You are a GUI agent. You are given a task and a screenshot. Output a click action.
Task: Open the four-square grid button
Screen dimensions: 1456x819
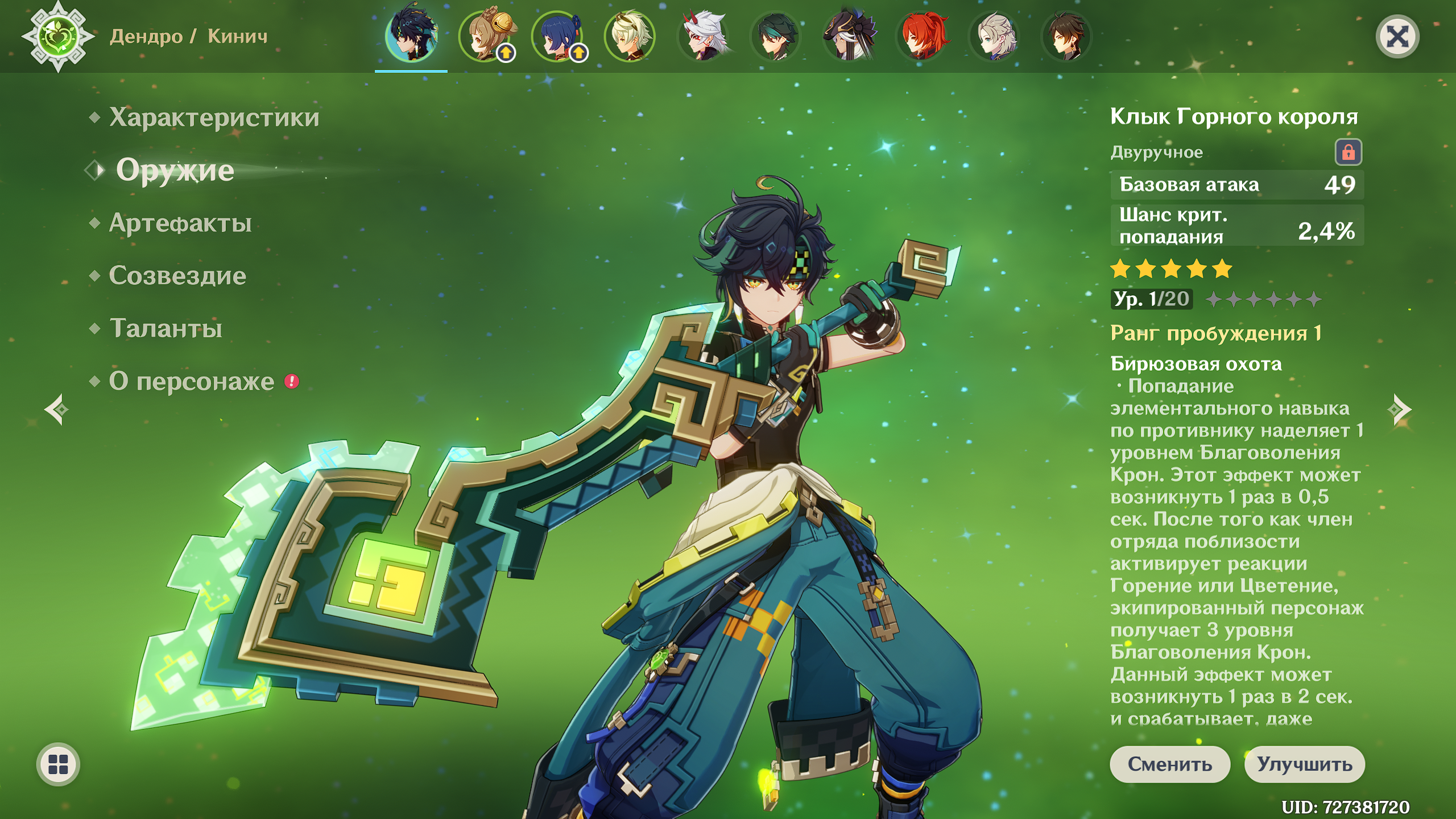pos(58,764)
